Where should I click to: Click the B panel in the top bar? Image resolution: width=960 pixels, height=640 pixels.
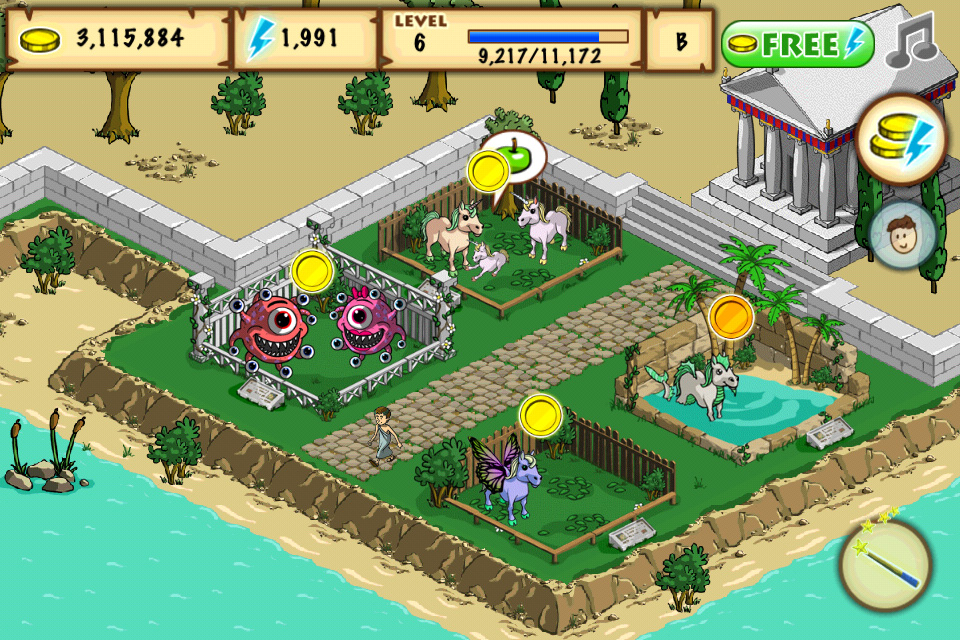click(679, 40)
